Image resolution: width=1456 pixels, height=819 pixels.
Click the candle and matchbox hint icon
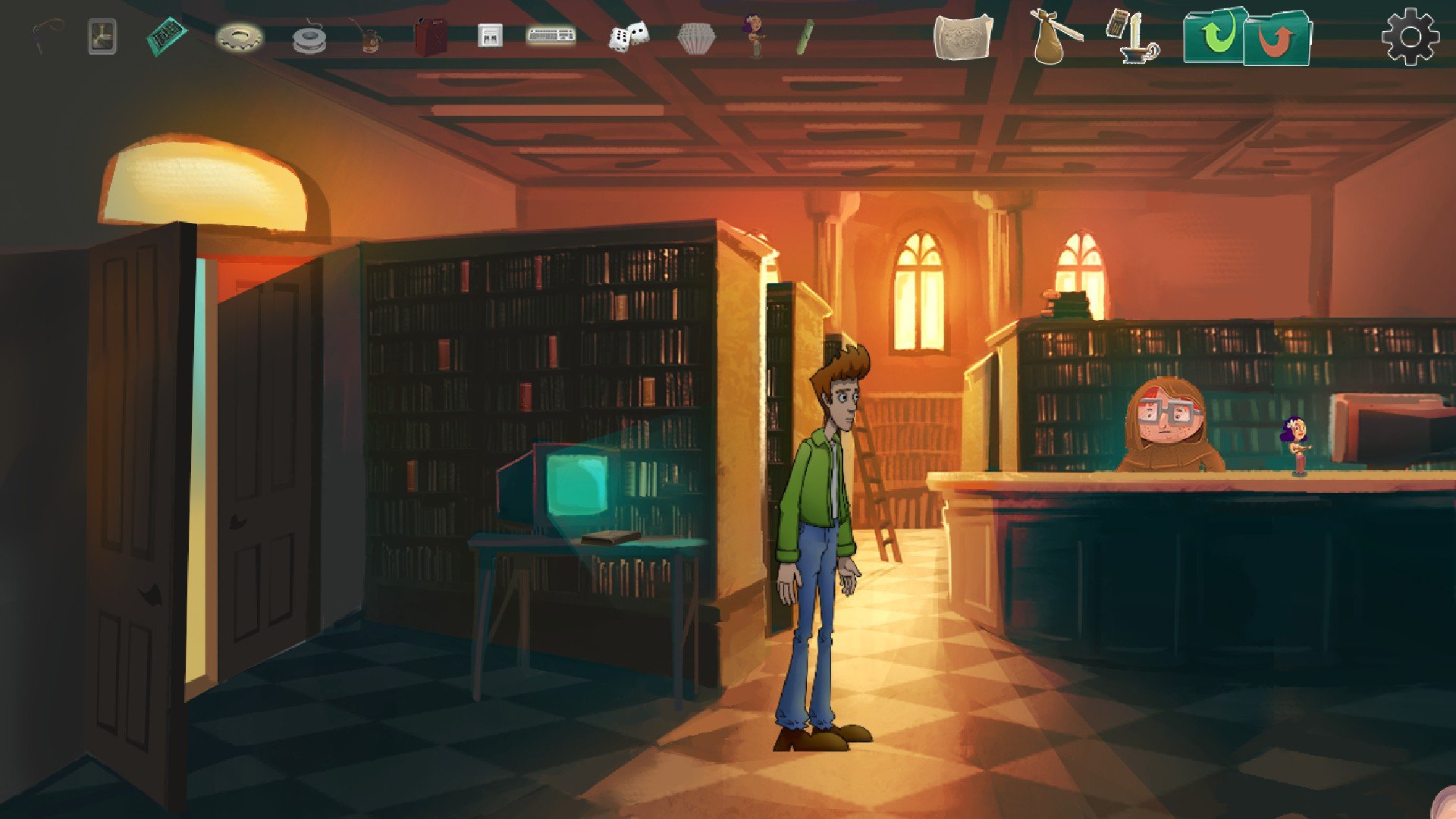(x=1132, y=36)
